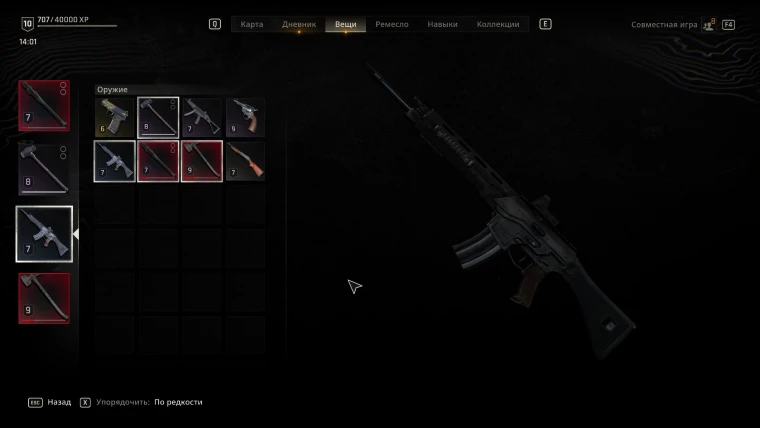
Task: Select the equipped axe slot
Action: point(45,298)
